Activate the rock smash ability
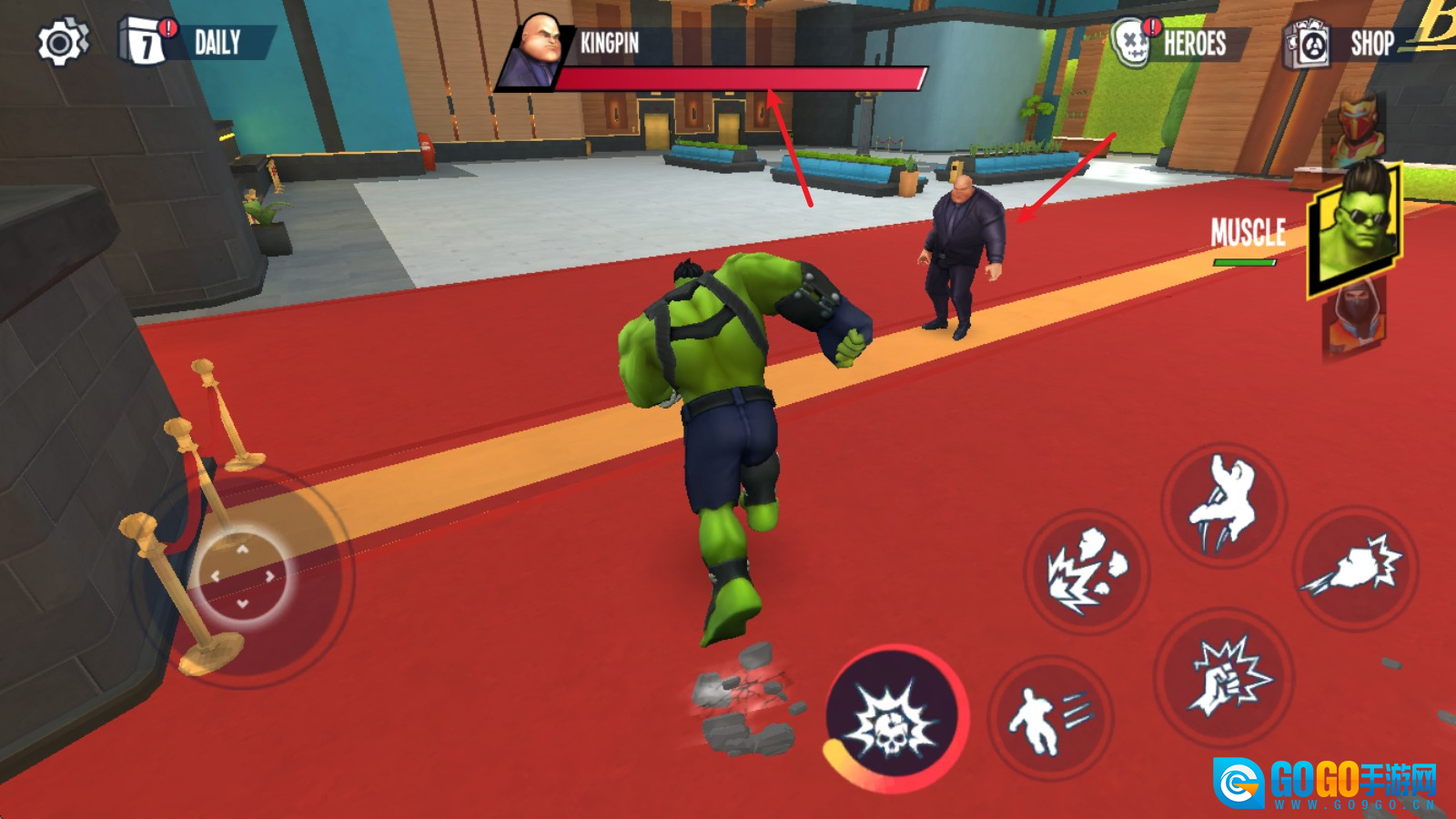1456x819 pixels. (x=1087, y=572)
